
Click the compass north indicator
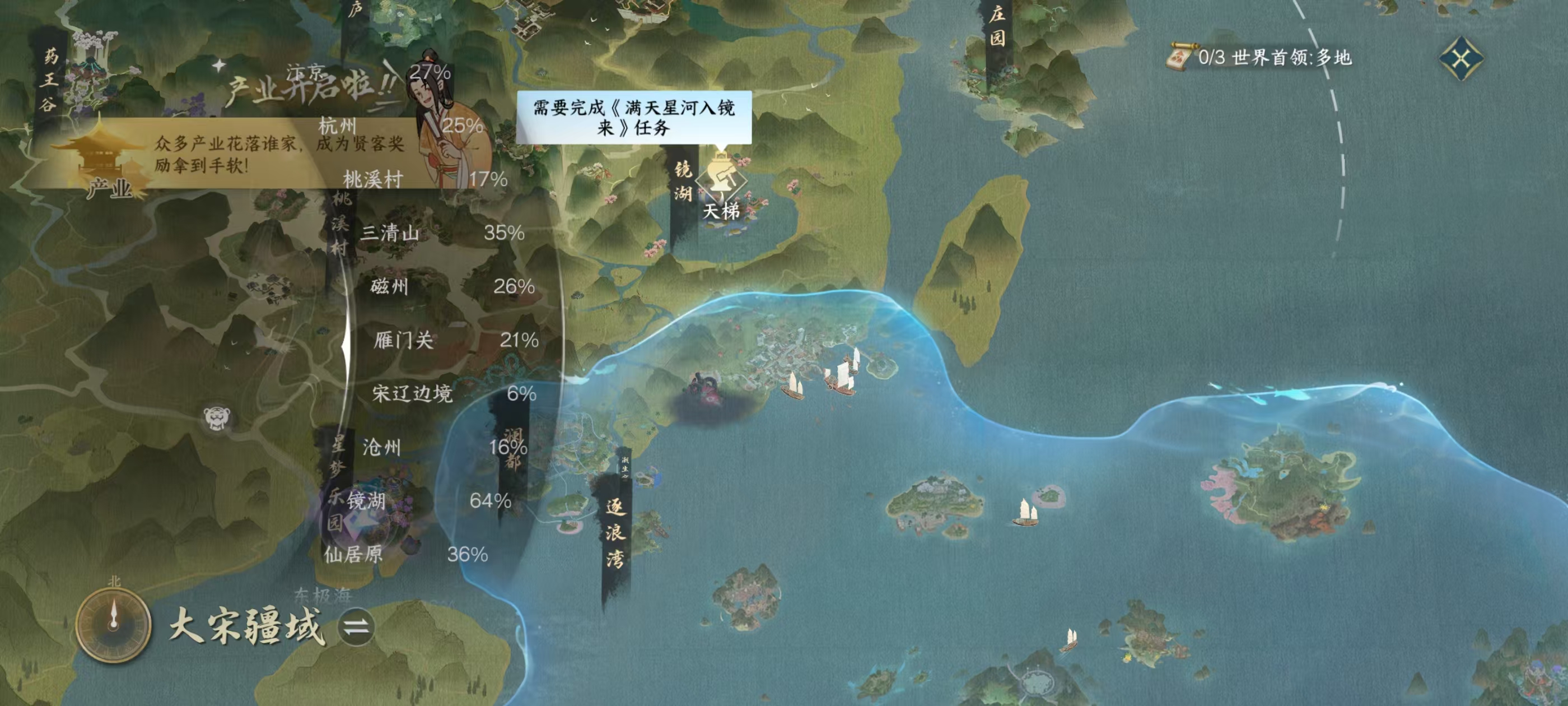pyautogui.click(x=113, y=623)
